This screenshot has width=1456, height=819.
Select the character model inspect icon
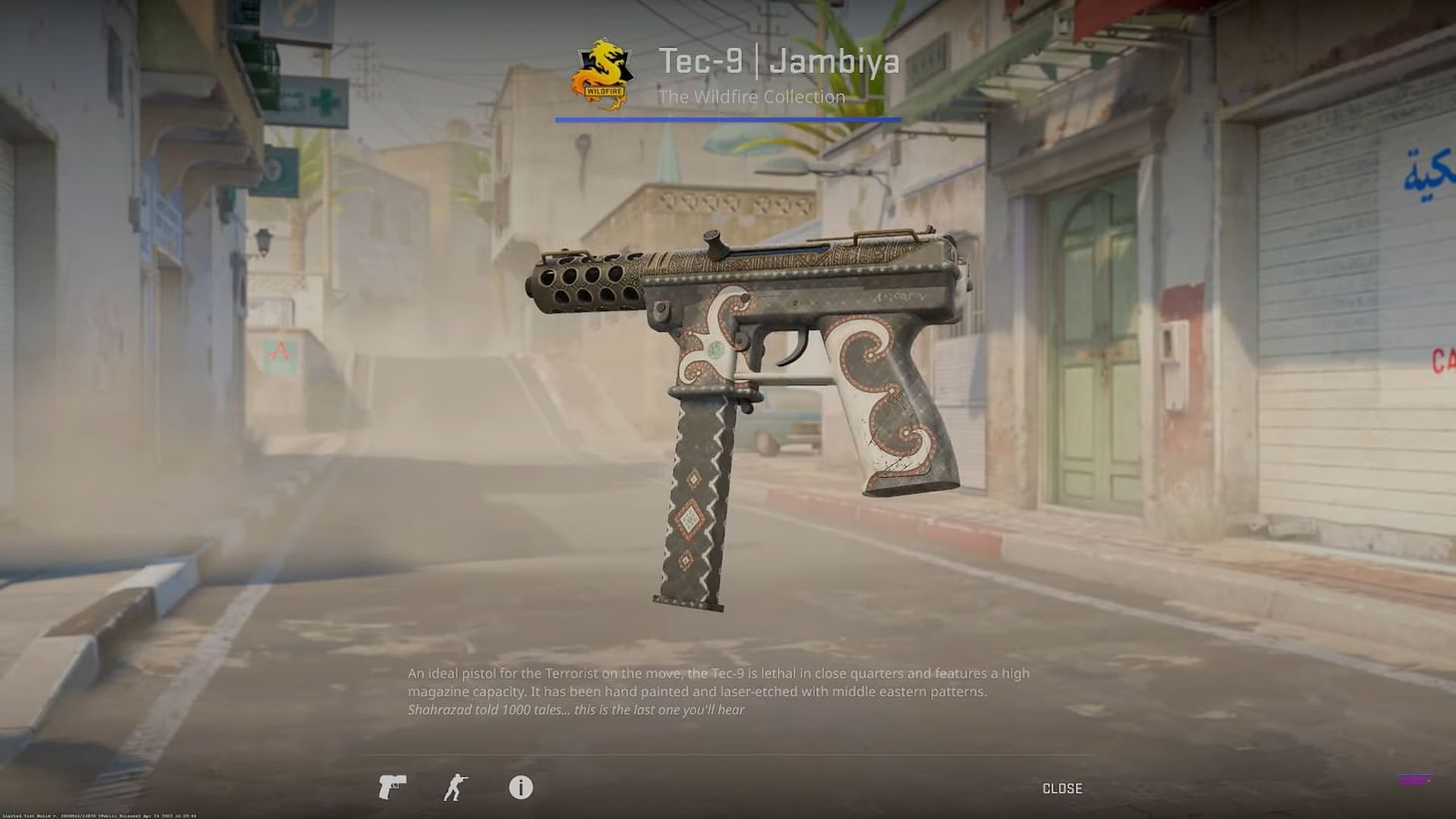pyautogui.click(x=455, y=787)
